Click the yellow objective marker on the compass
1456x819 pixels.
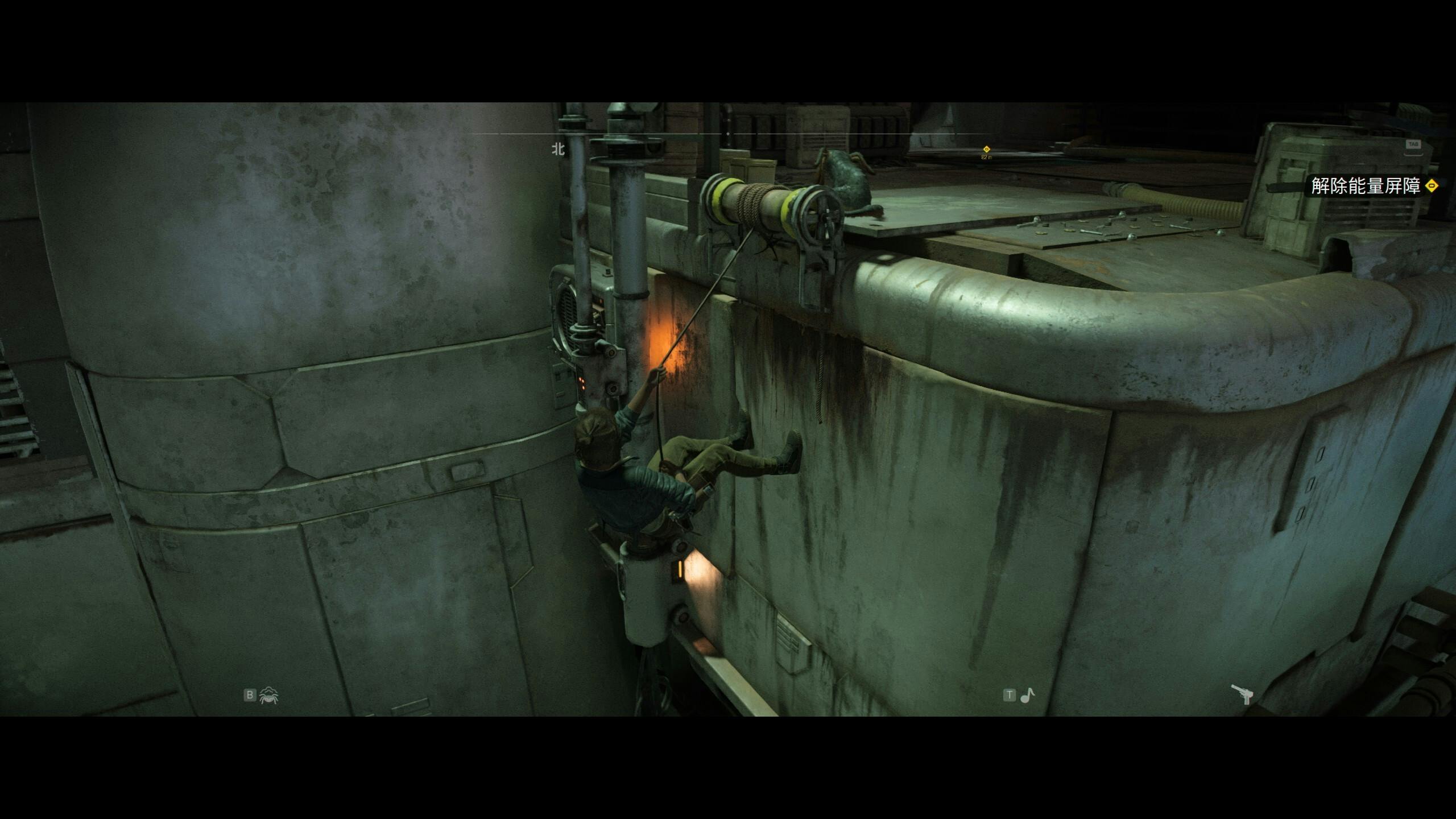click(987, 150)
